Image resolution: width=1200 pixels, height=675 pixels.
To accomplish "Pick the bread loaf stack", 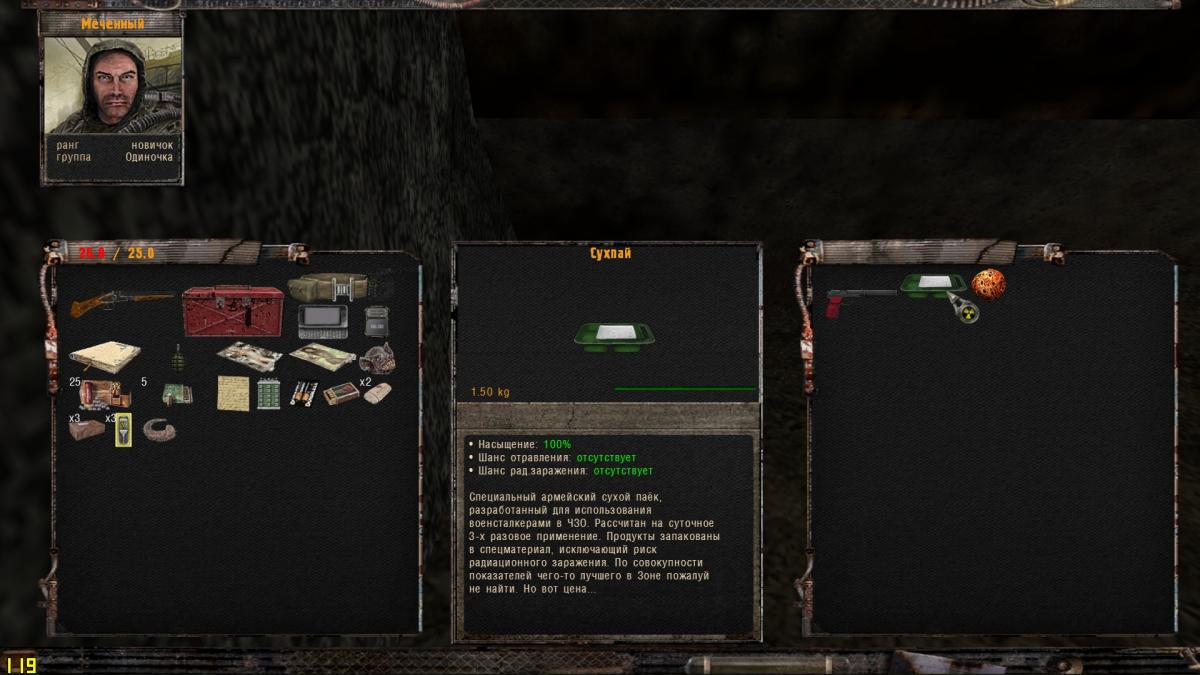I will (87, 430).
